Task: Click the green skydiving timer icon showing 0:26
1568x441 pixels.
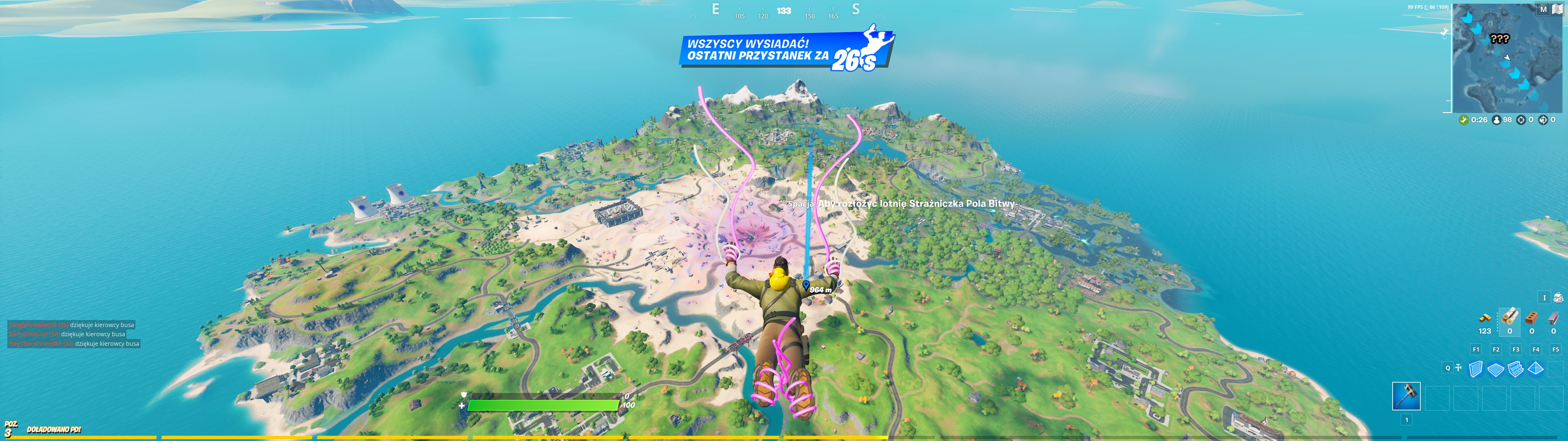Action: (1464, 121)
